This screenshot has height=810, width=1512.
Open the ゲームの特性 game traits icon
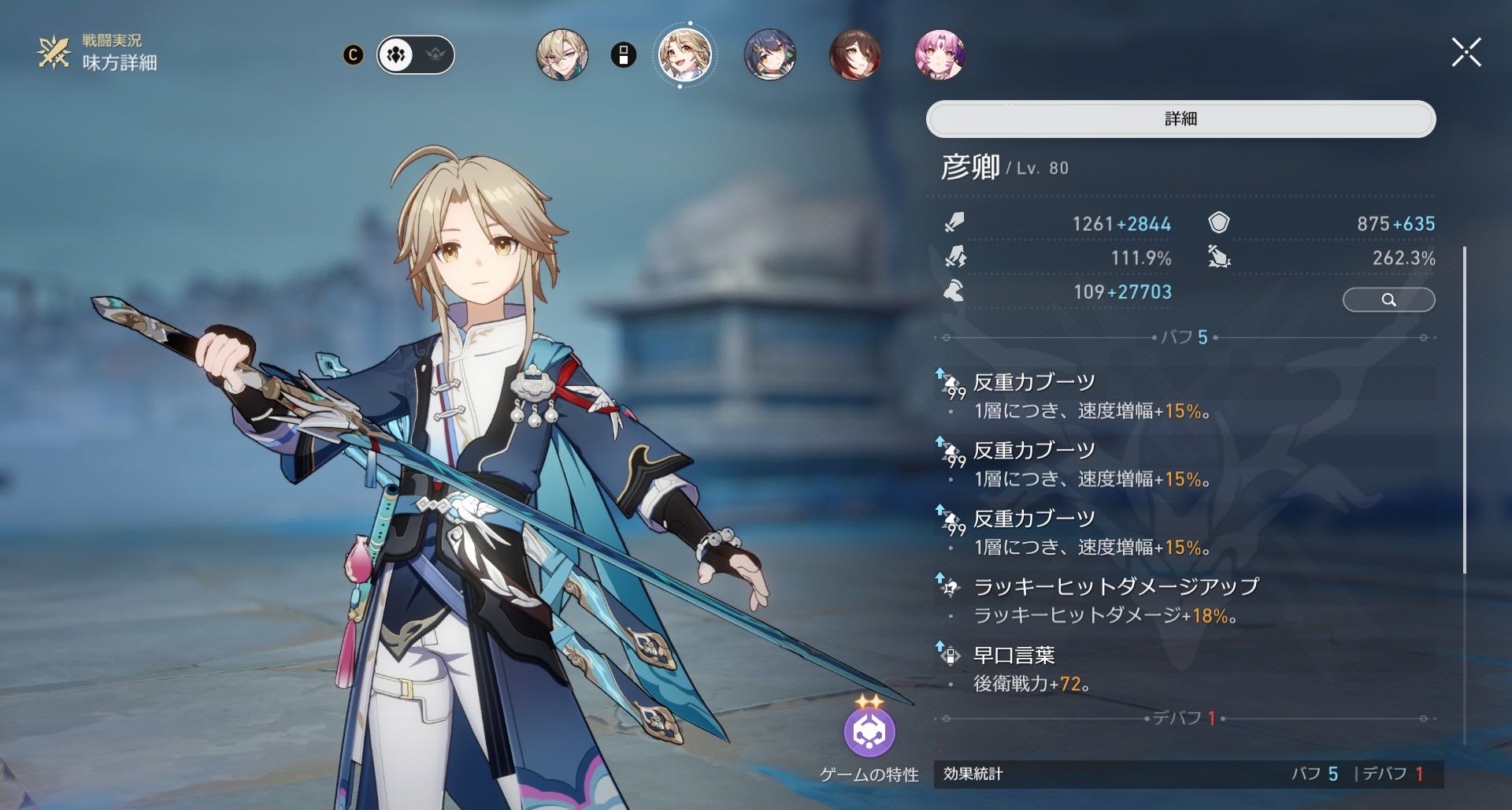(869, 732)
